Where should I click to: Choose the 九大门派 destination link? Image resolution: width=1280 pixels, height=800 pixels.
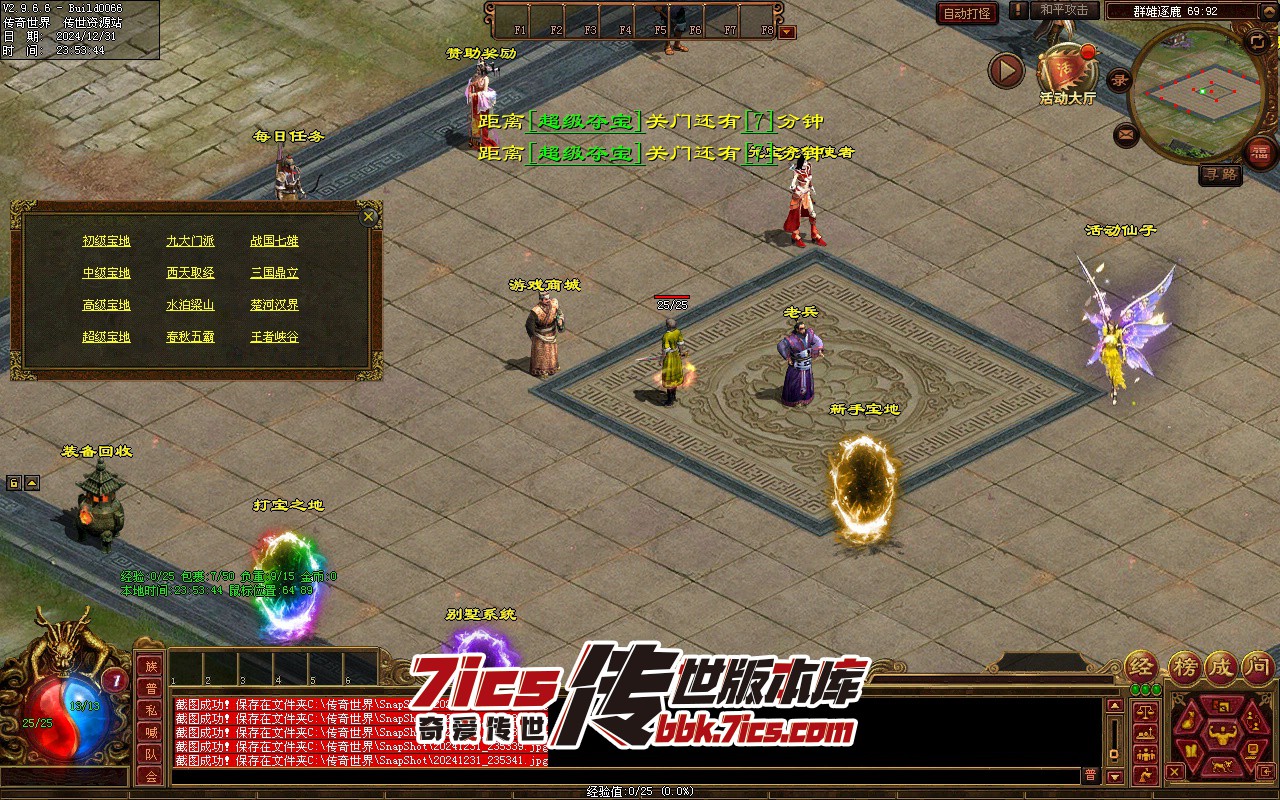tap(190, 241)
